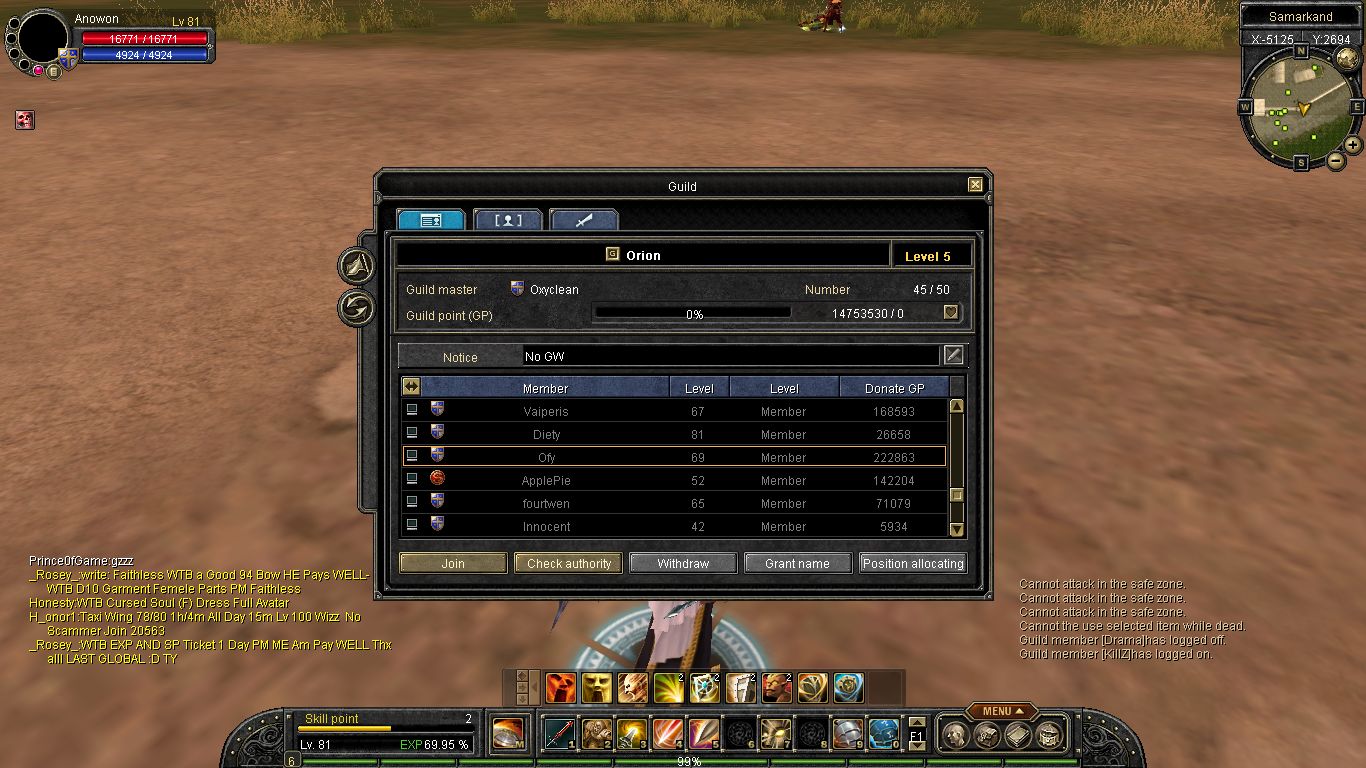1366x768 pixels.
Task: Open Check authority for the guild
Action: tap(568, 563)
